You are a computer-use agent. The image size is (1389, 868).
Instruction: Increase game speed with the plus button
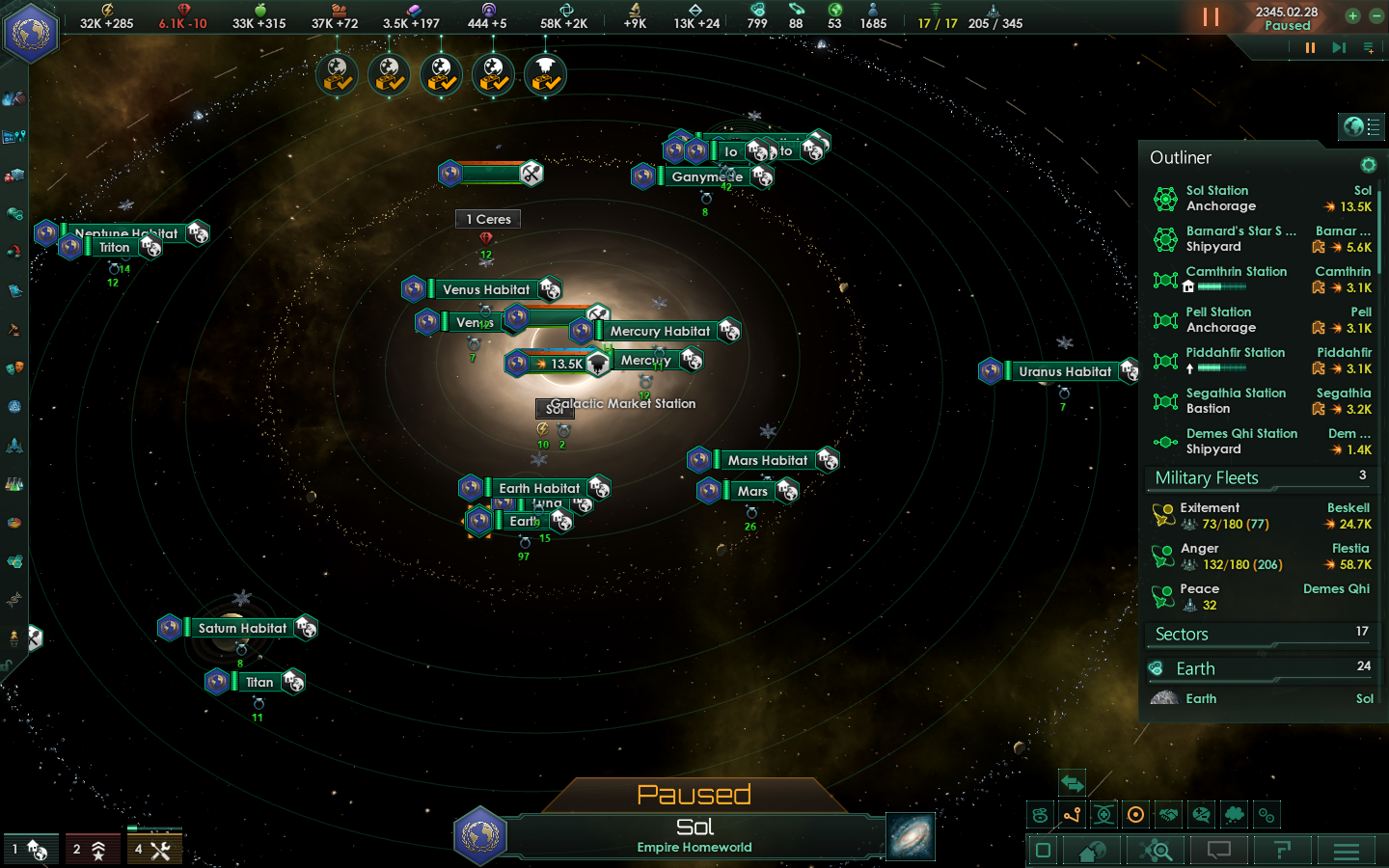click(1352, 15)
